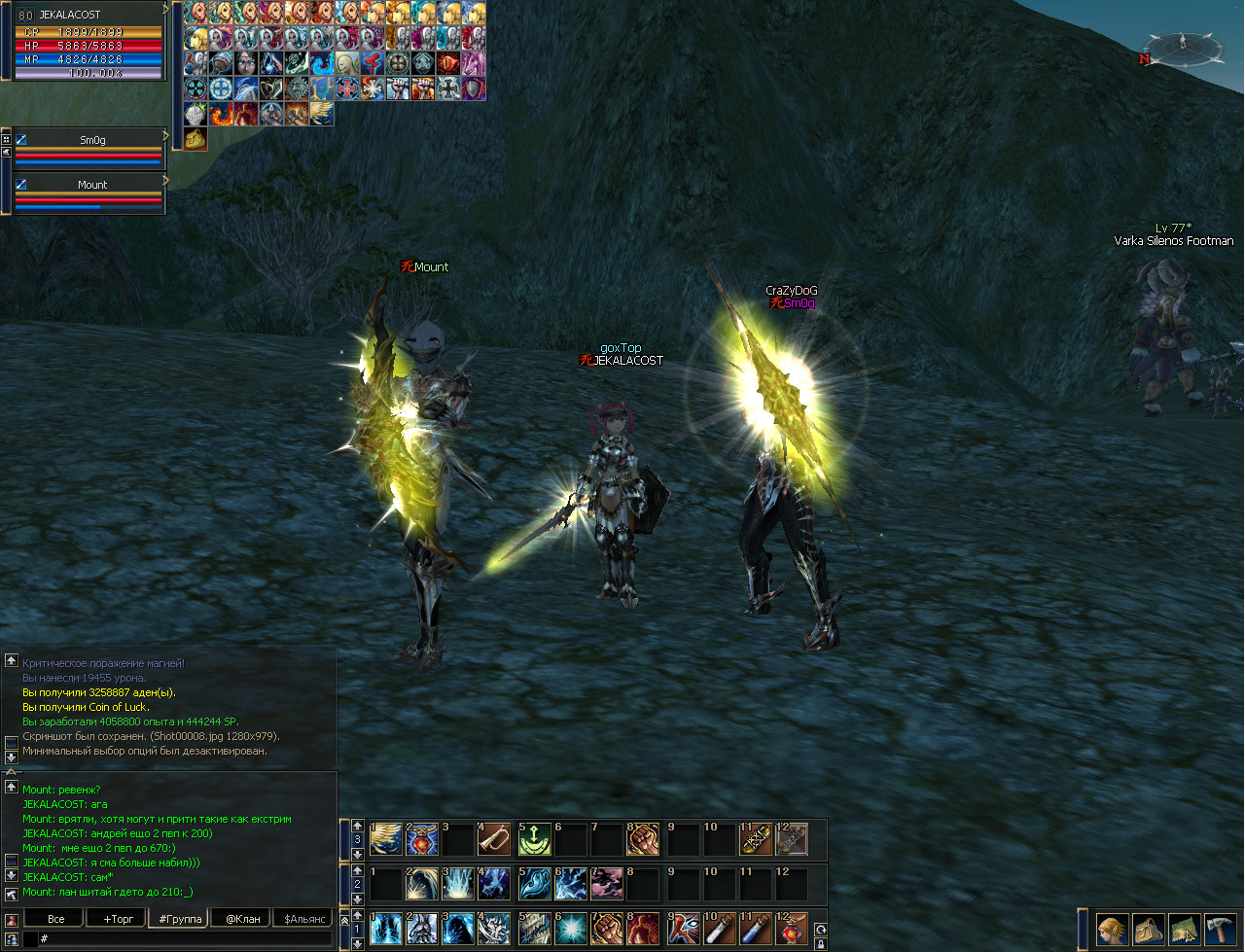
Task: Open the @Клан chat tab
Action: click(x=243, y=918)
